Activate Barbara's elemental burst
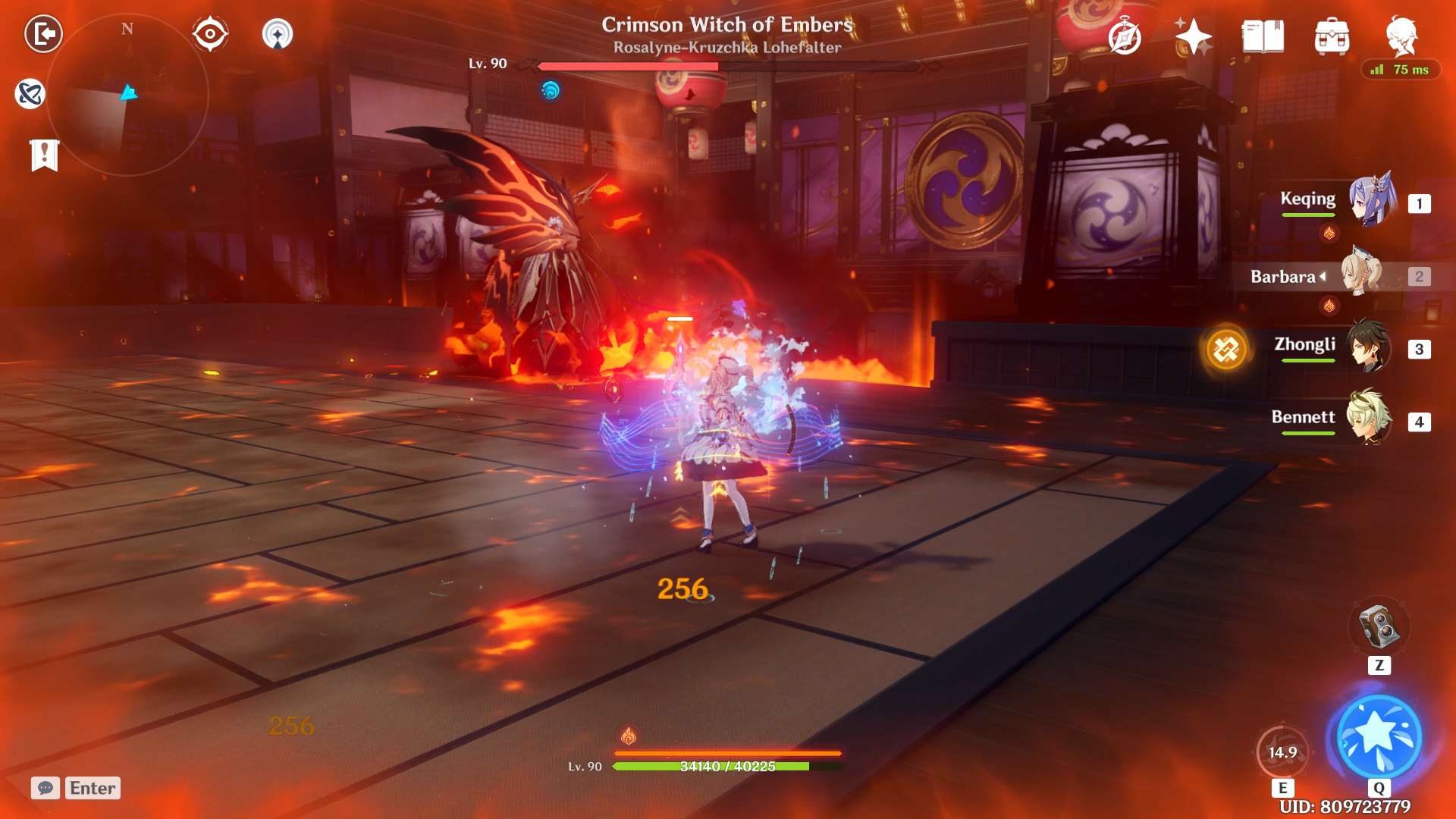 coord(1379,737)
